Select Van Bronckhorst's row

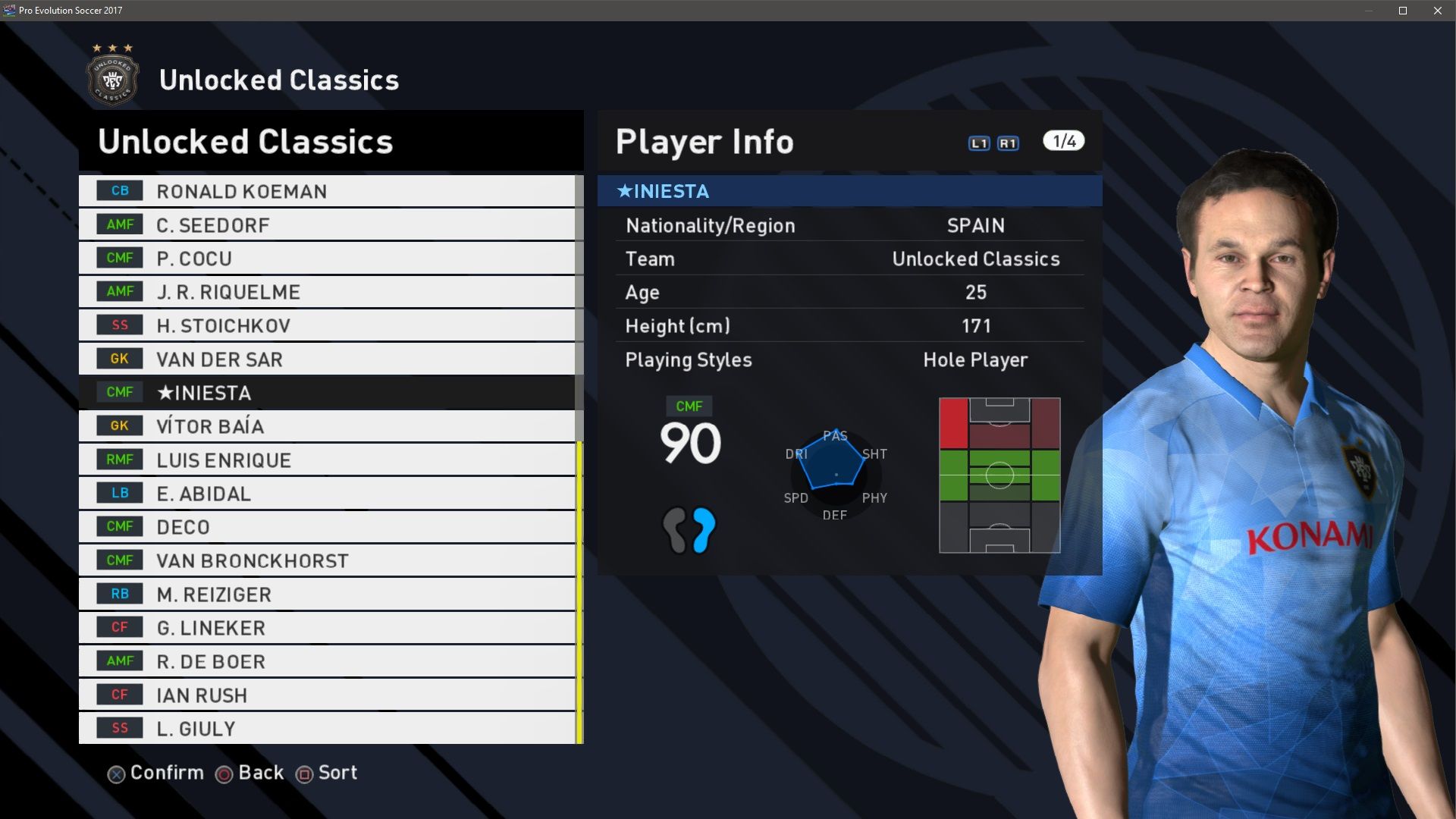(x=326, y=560)
